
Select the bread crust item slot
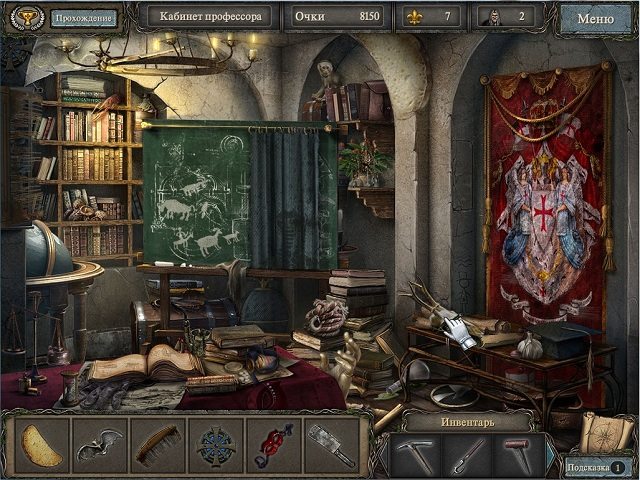click(x=43, y=445)
